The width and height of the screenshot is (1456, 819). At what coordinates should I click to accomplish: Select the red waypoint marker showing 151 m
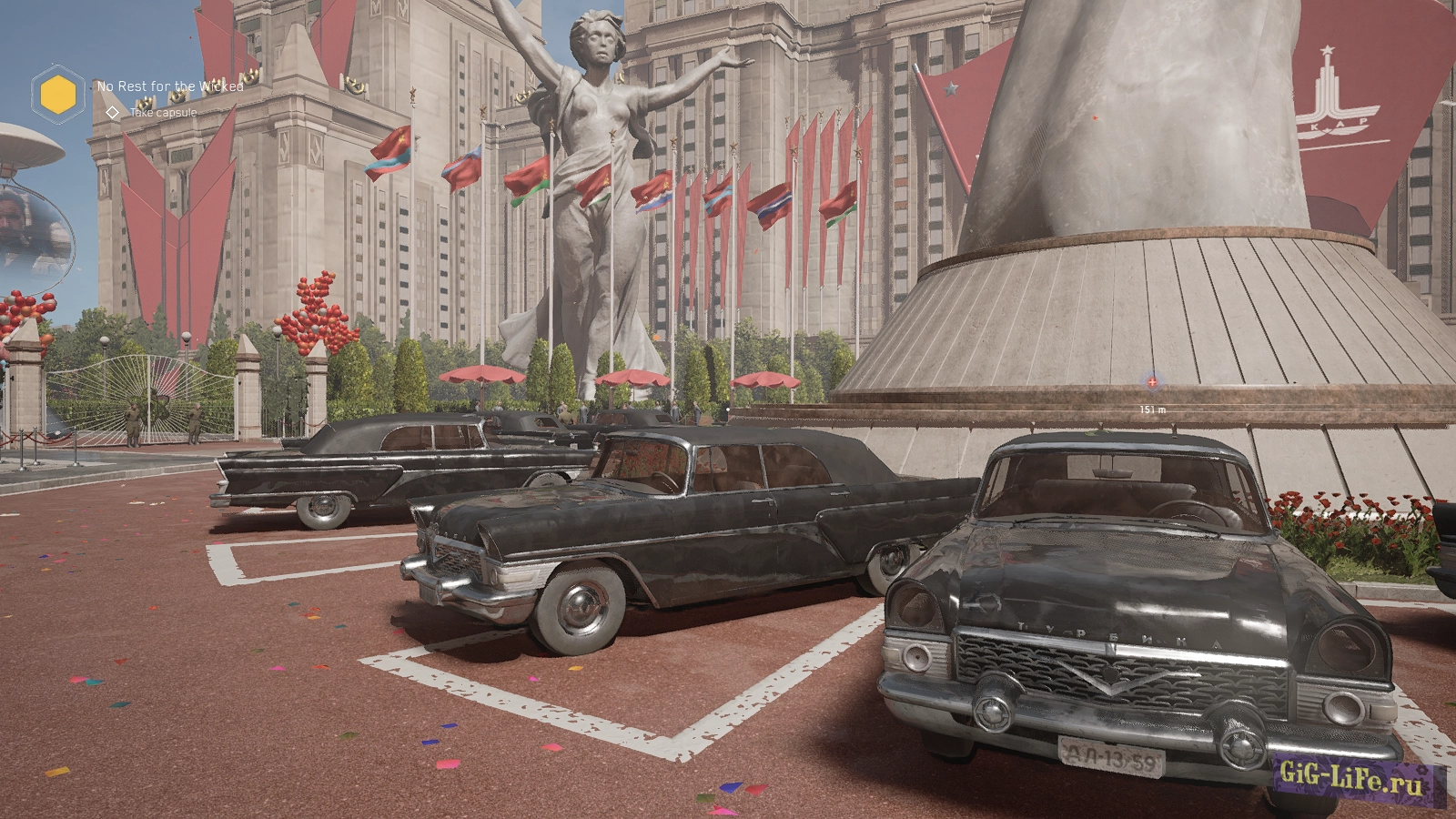coord(1152,383)
